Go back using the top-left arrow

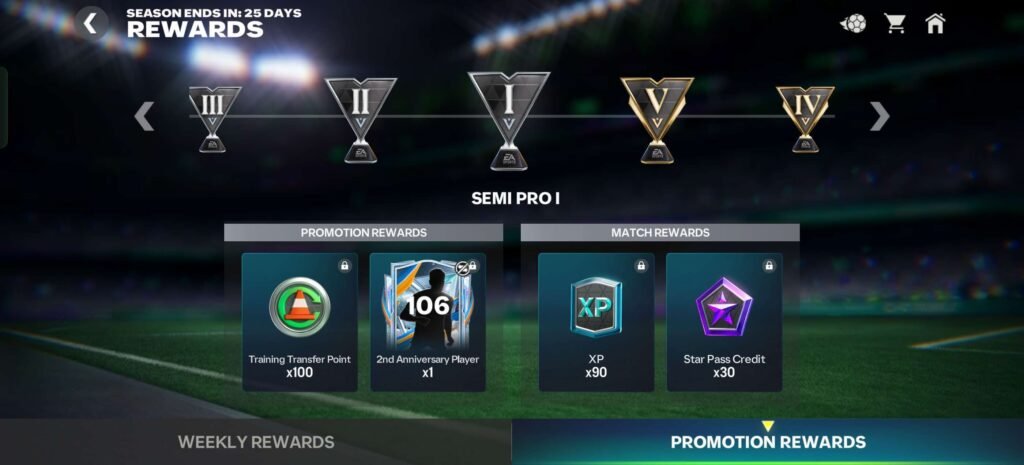91,22
